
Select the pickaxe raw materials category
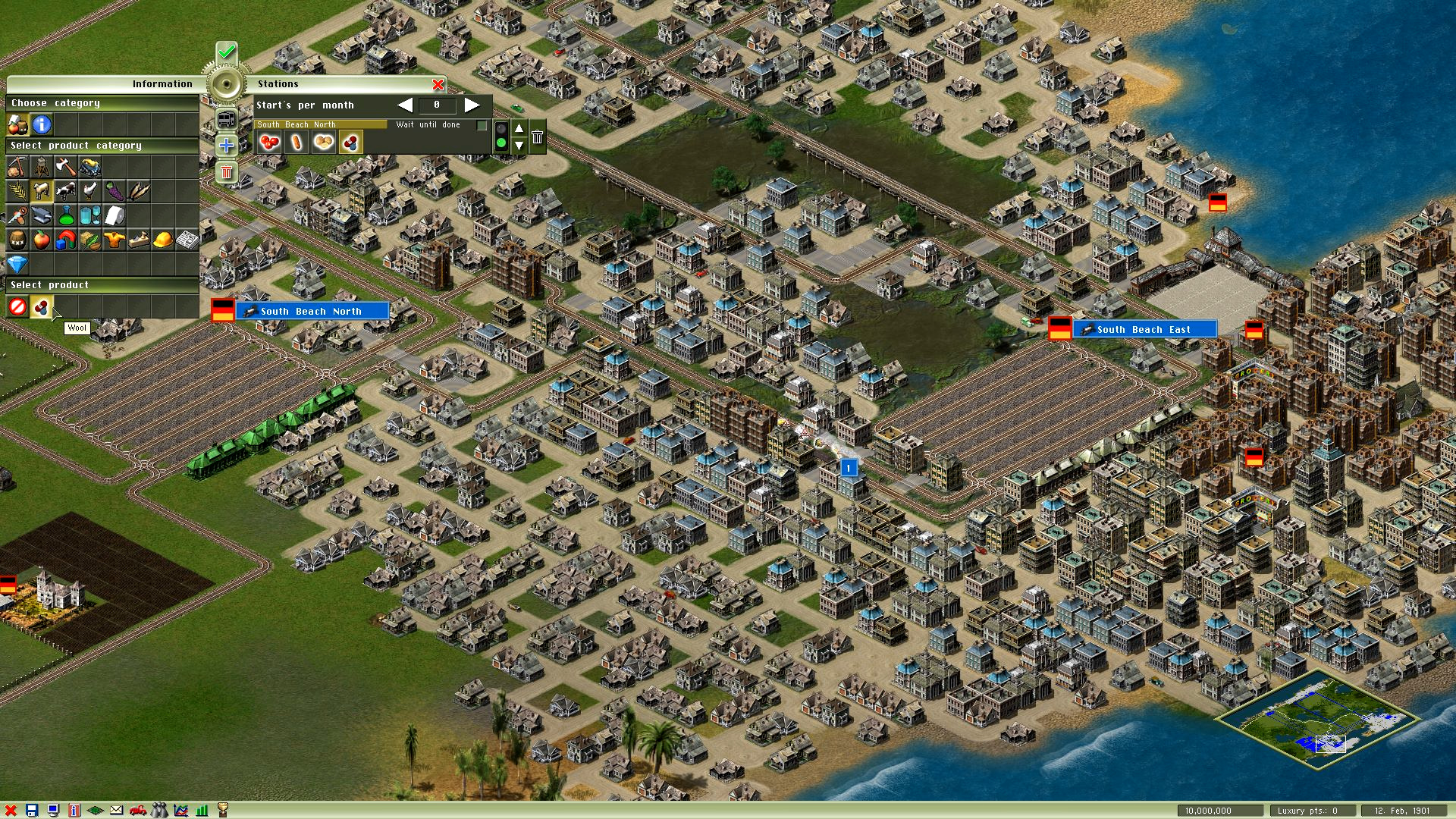(18, 167)
